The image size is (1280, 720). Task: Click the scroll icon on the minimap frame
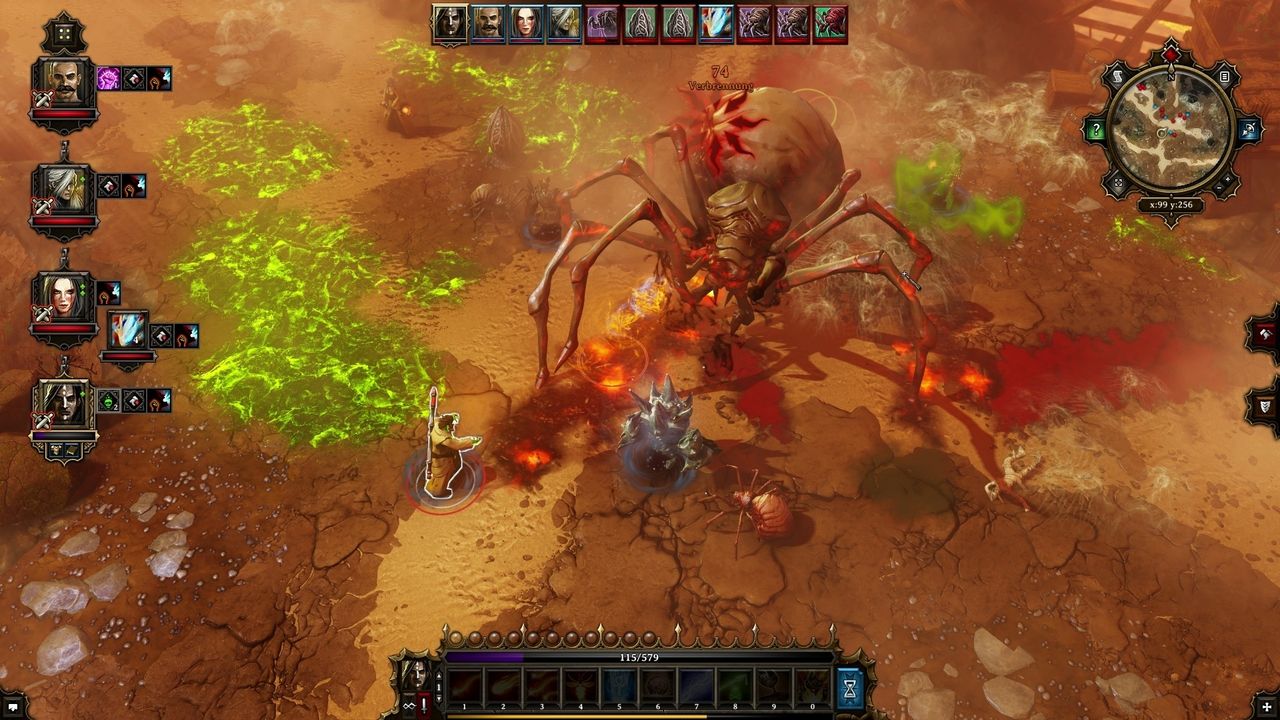pyautogui.click(x=1117, y=77)
